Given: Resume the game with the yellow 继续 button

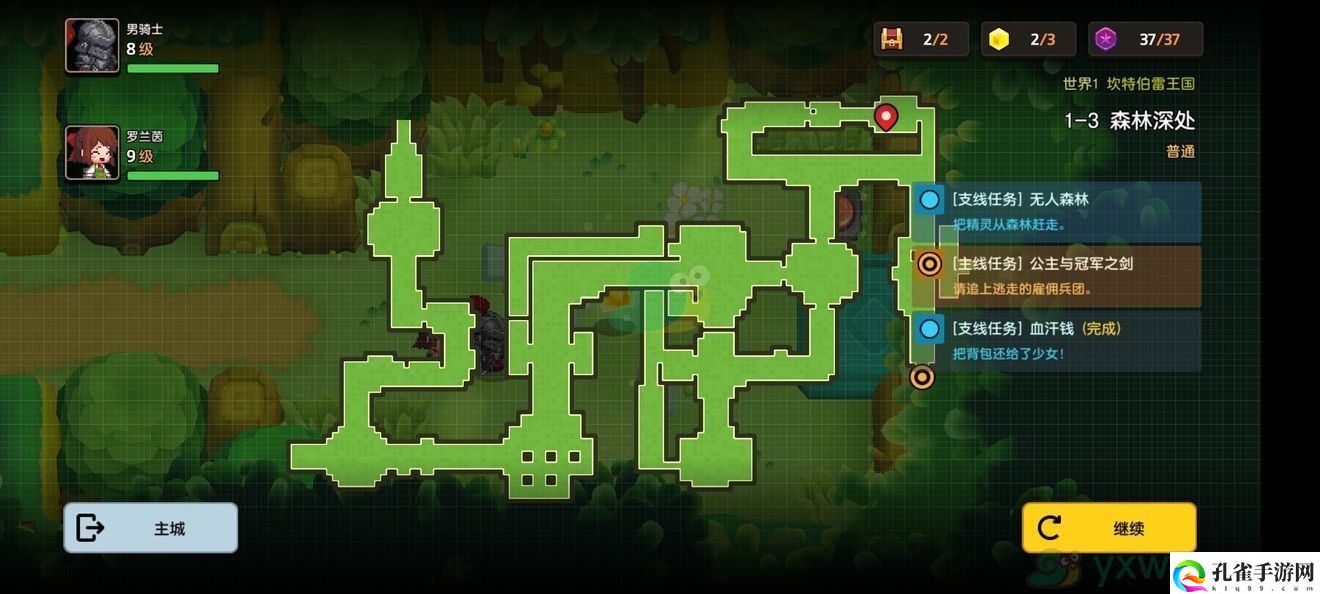Looking at the screenshot, I should tap(1108, 528).
